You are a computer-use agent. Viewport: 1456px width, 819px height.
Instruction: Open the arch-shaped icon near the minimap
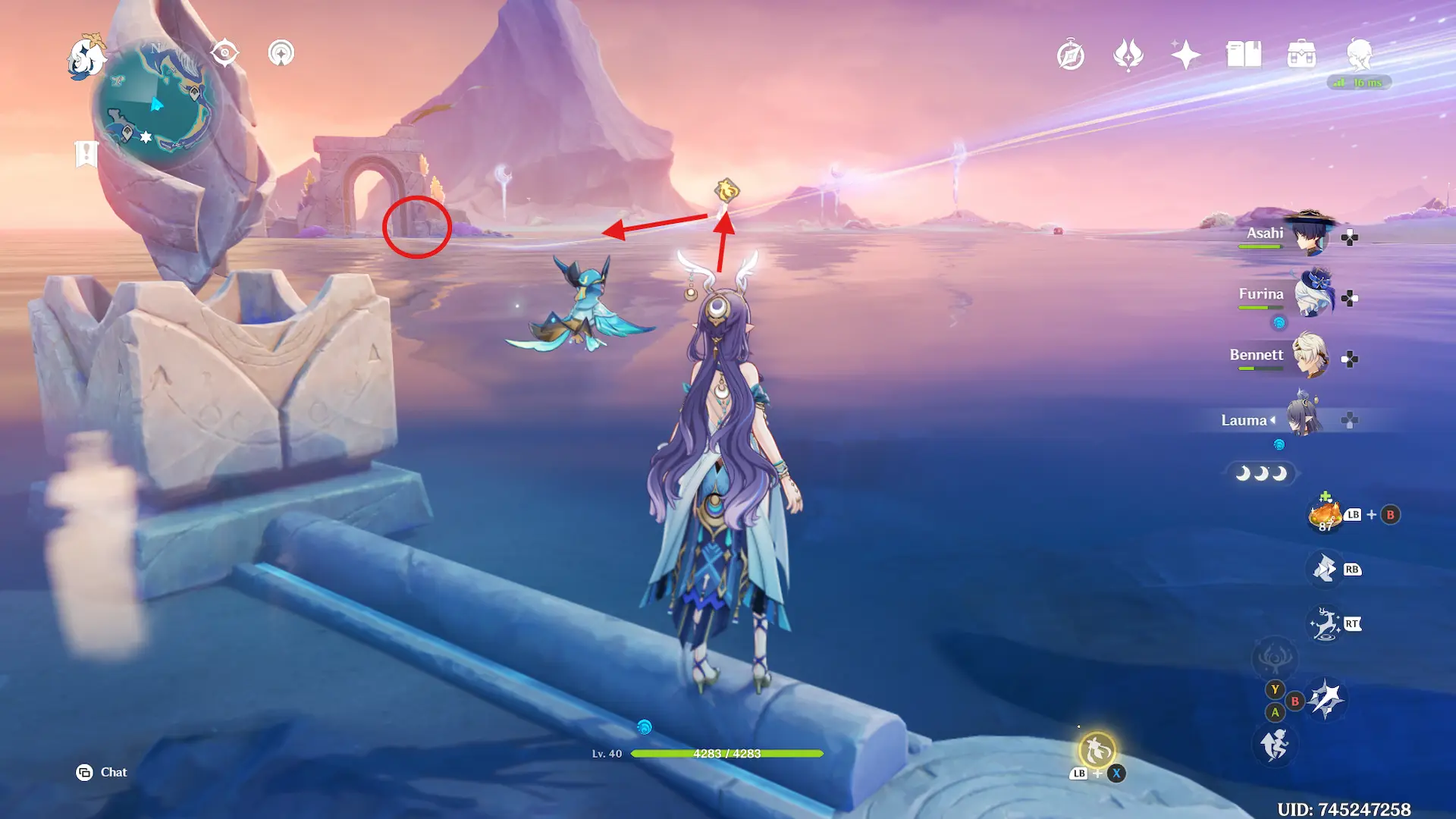(x=281, y=53)
